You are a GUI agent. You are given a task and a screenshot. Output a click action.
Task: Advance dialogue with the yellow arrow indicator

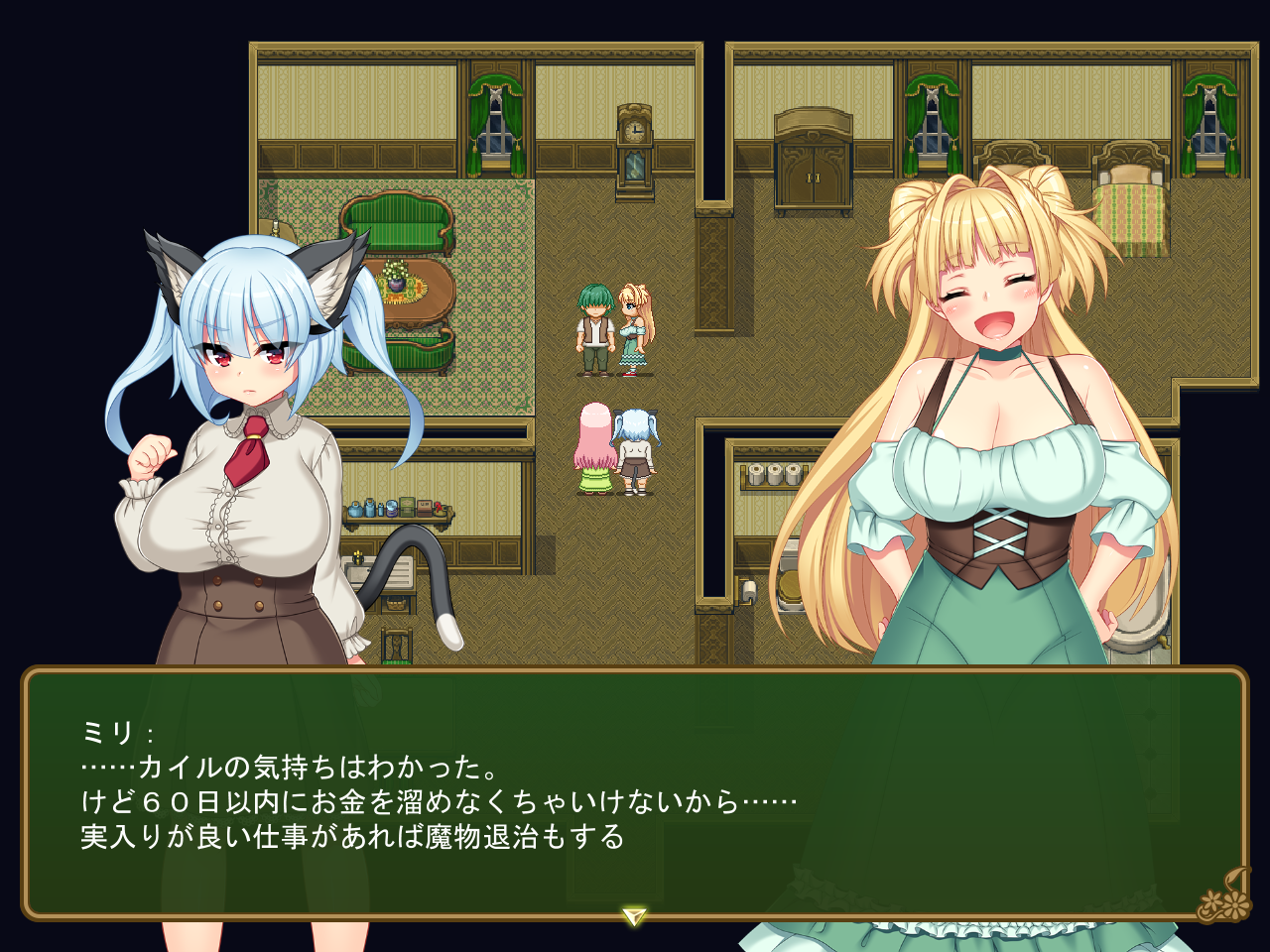[x=634, y=915]
